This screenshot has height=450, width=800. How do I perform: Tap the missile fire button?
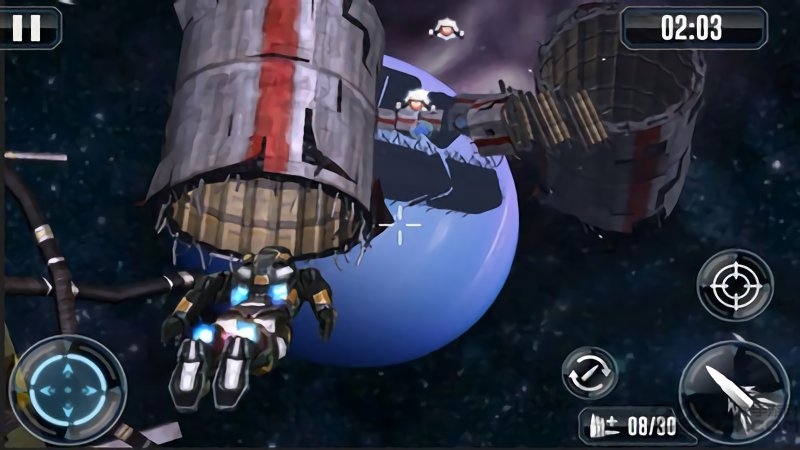pos(735,391)
